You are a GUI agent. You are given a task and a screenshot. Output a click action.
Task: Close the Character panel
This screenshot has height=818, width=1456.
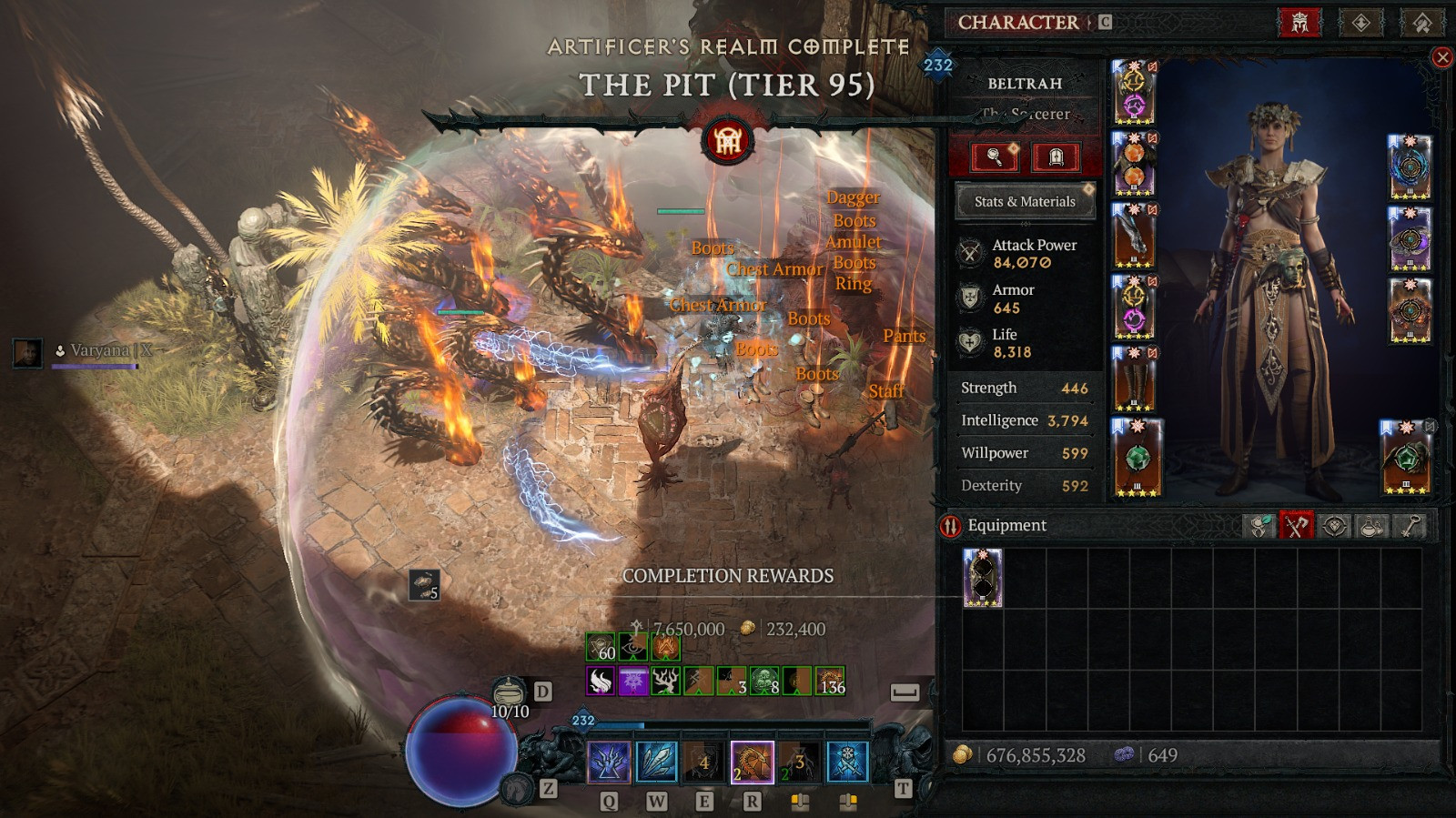point(1442,57)
